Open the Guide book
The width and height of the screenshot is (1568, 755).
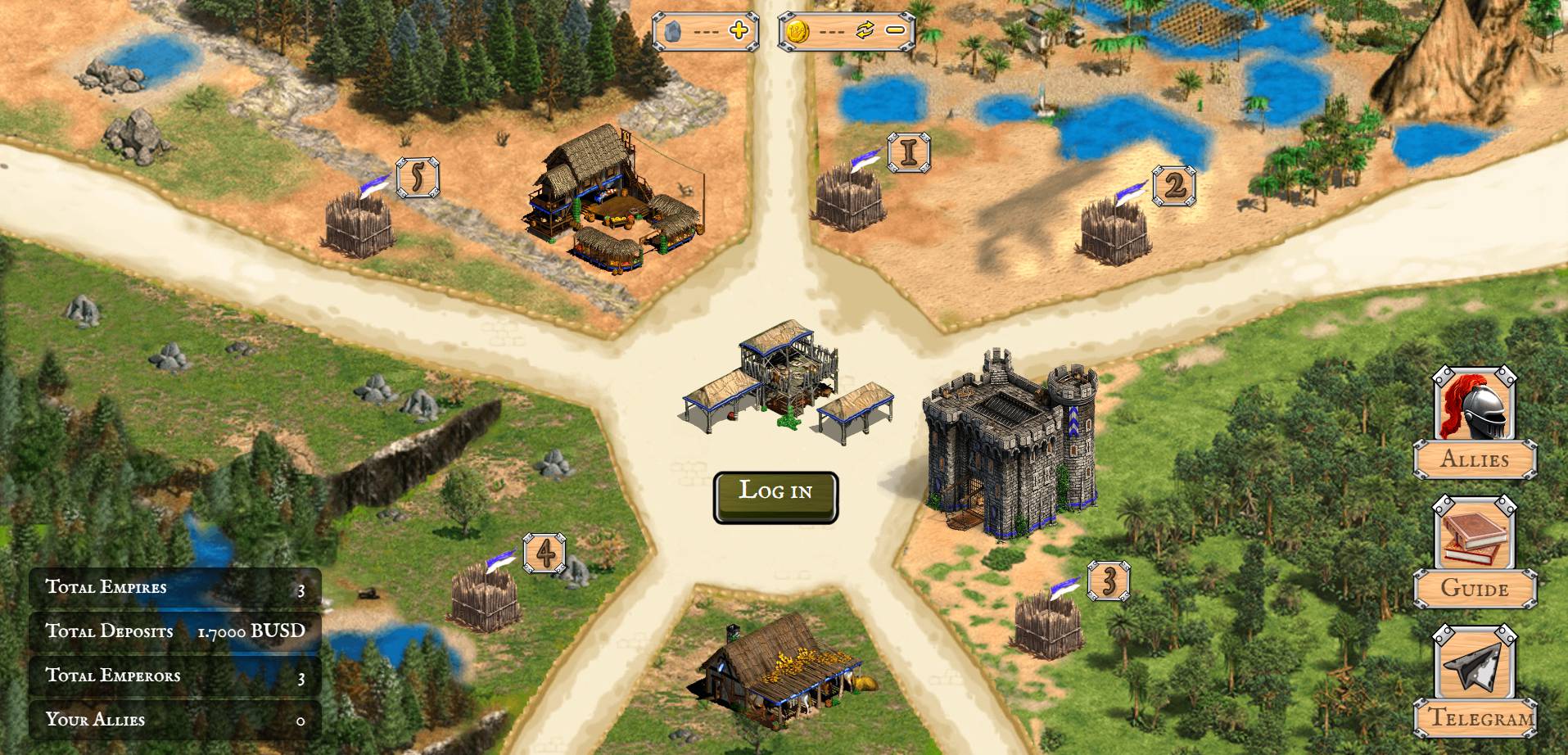1475,553
